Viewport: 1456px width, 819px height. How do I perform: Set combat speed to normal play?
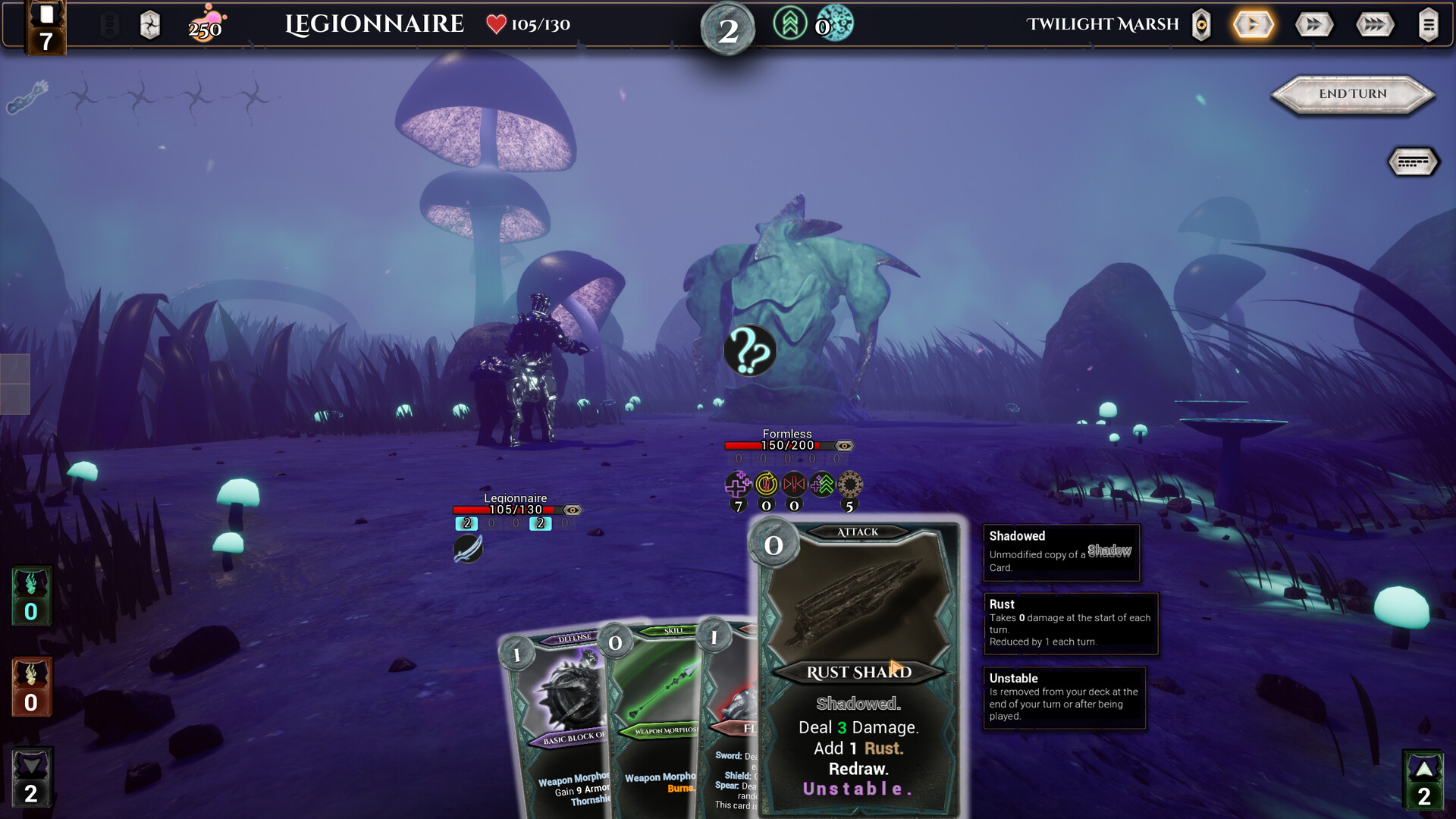(1253, 25)
